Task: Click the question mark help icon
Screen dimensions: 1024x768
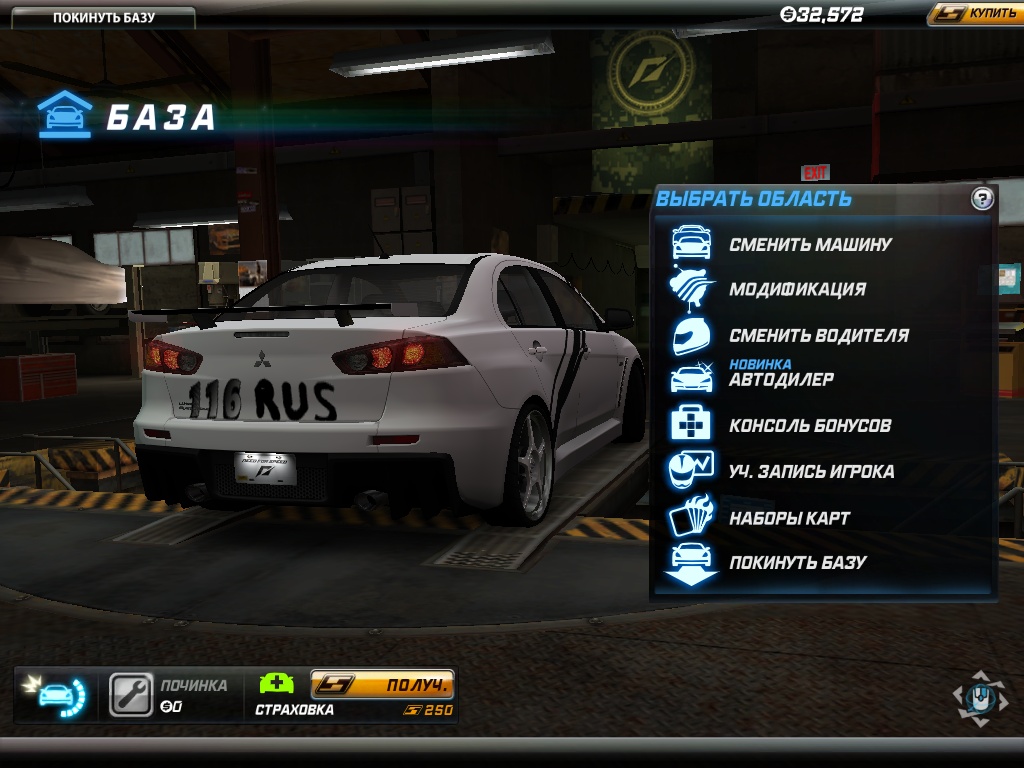Action: click(x=982, y=199)
